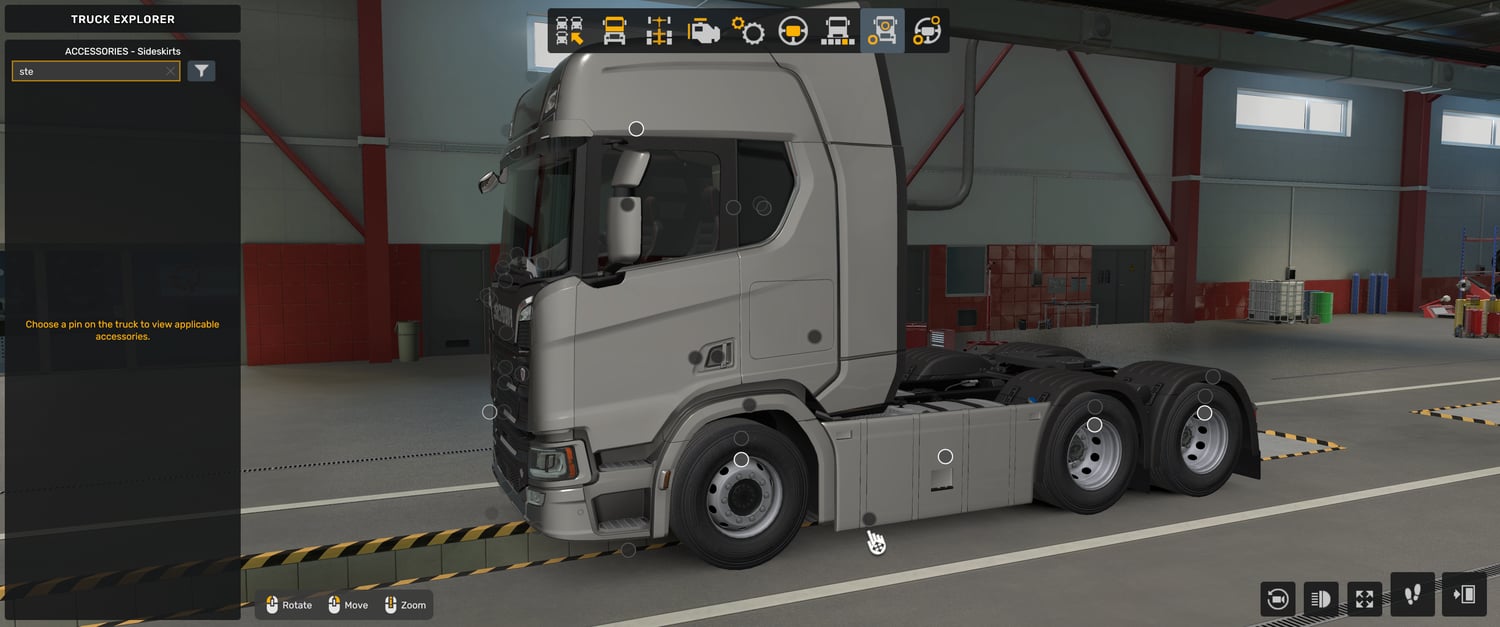The height and width of the screenshot is (627, 1500).
Task: Choose the engine category icon
Action: [x=703, y=31]
